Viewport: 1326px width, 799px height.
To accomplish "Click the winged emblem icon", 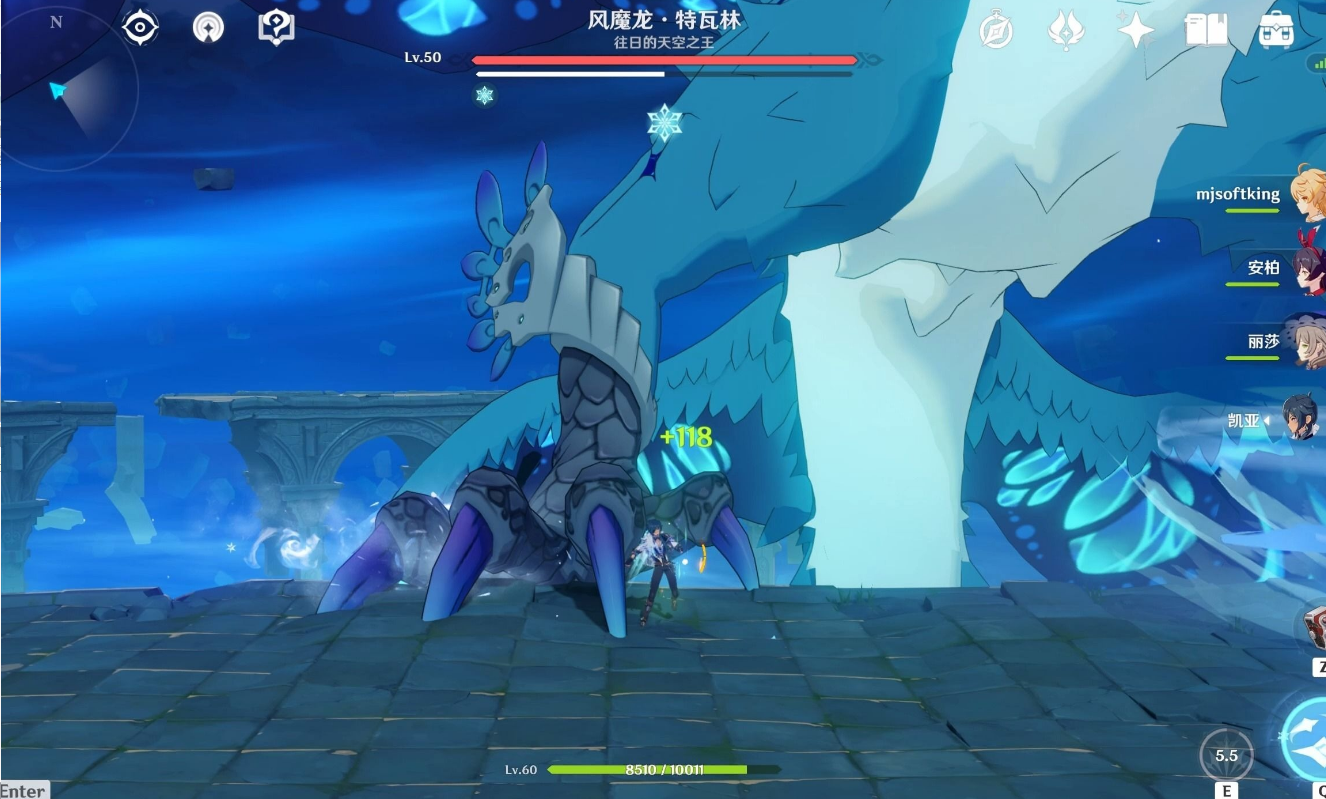I will tap(1066, 31).
